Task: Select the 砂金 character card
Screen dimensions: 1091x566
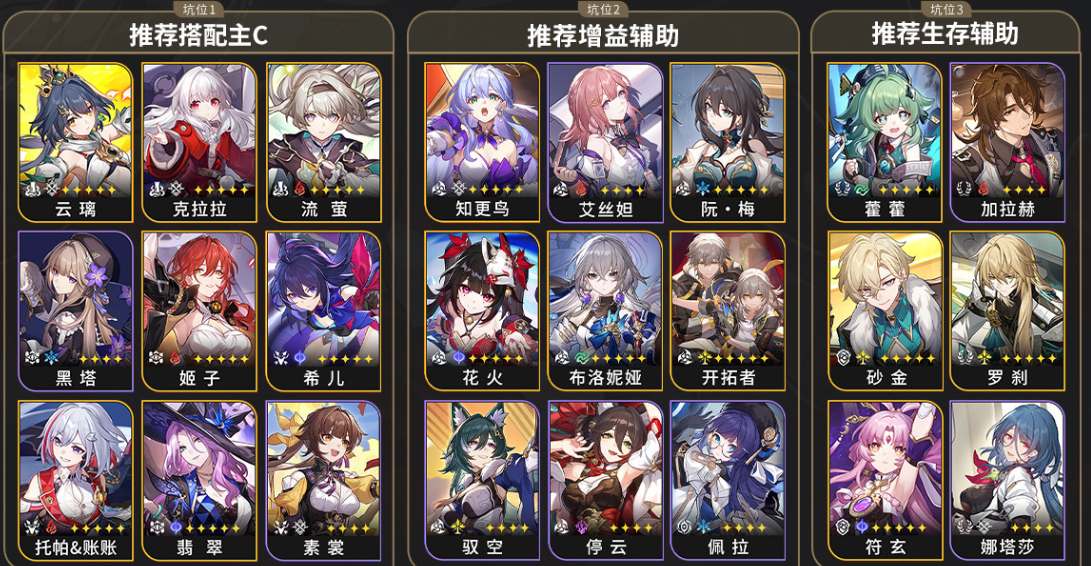Action: [x=885, y=309]
